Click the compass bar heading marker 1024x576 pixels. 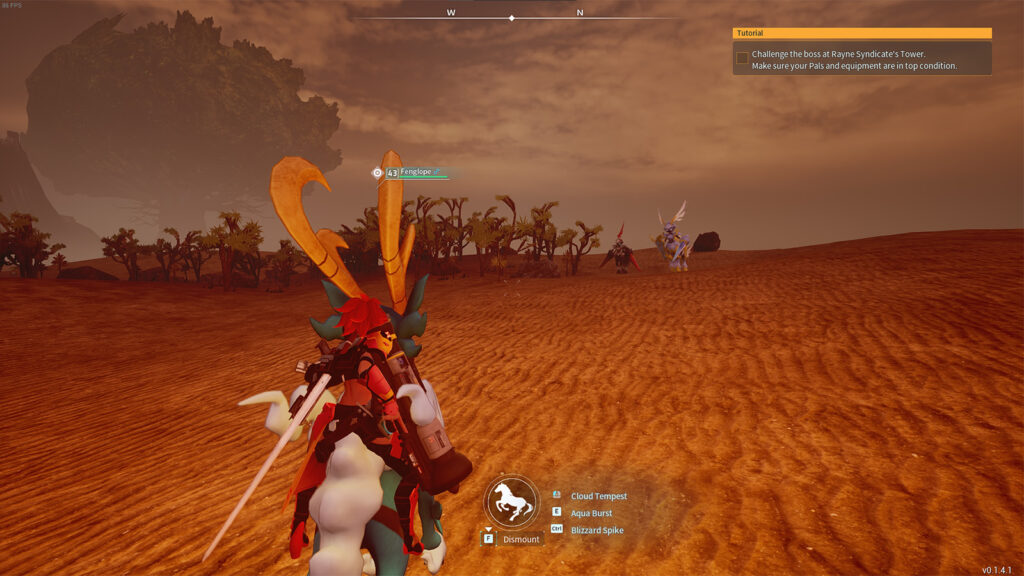[512, 18]
